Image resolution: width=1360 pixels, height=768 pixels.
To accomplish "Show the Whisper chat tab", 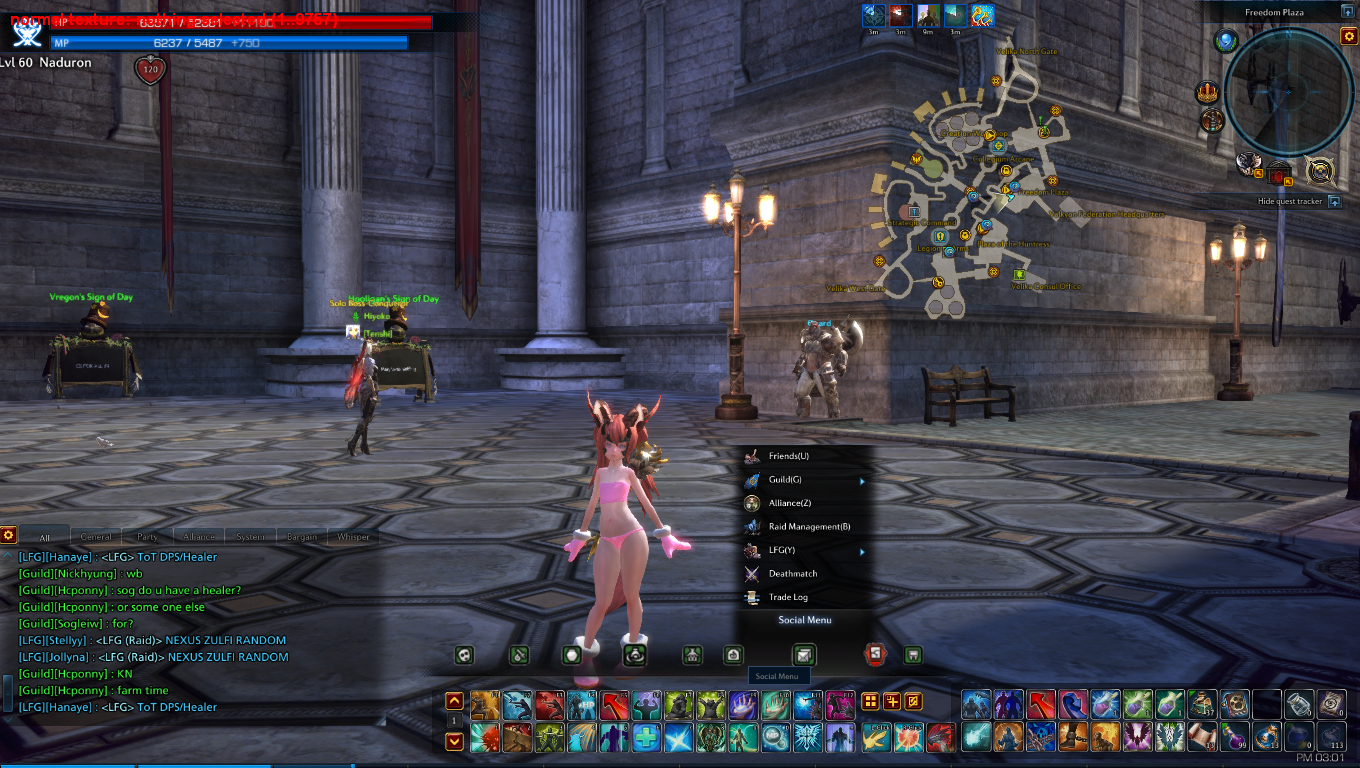I will [x=353, y=537].
